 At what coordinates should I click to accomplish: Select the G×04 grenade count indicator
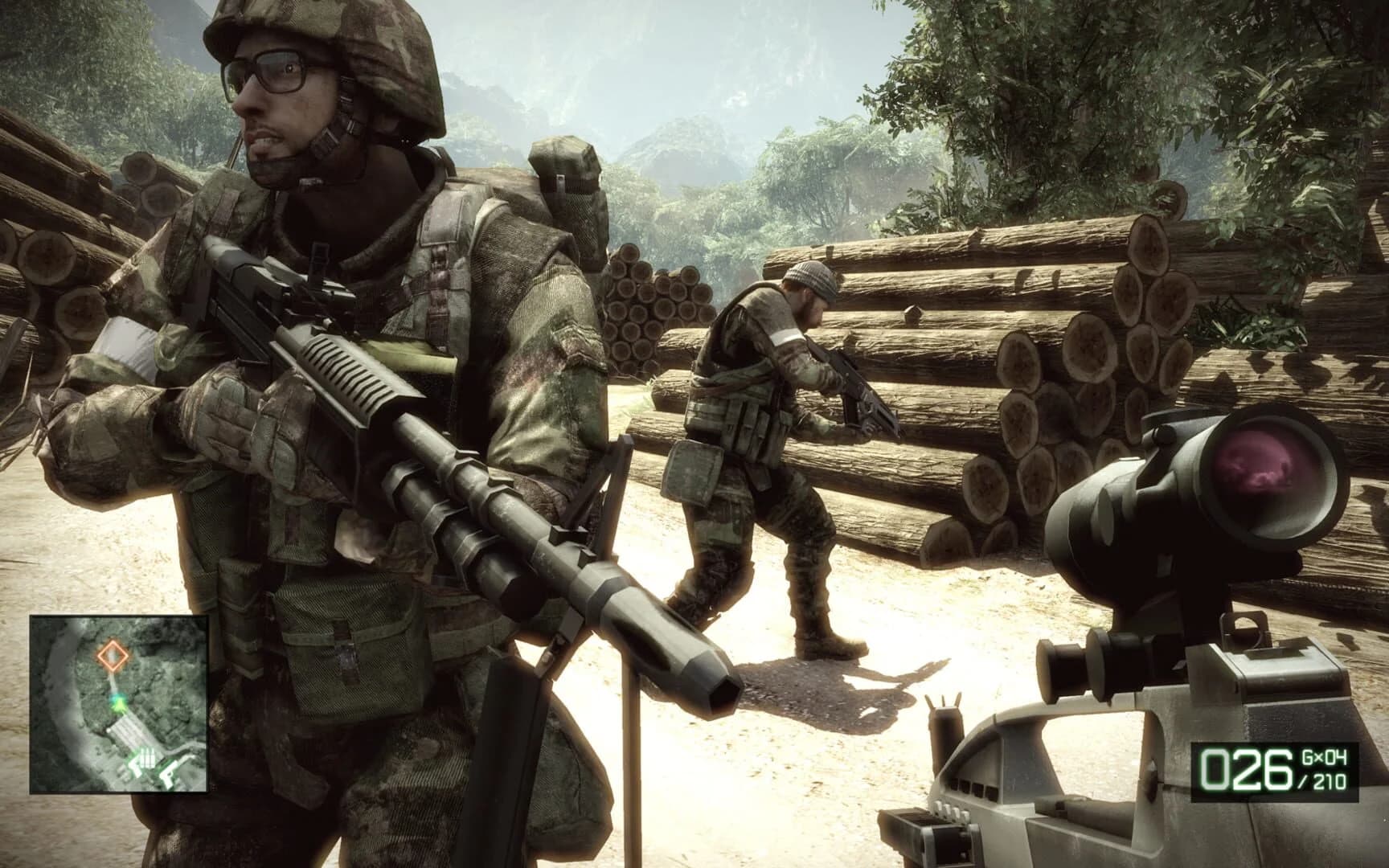(x=1324, y=758)
